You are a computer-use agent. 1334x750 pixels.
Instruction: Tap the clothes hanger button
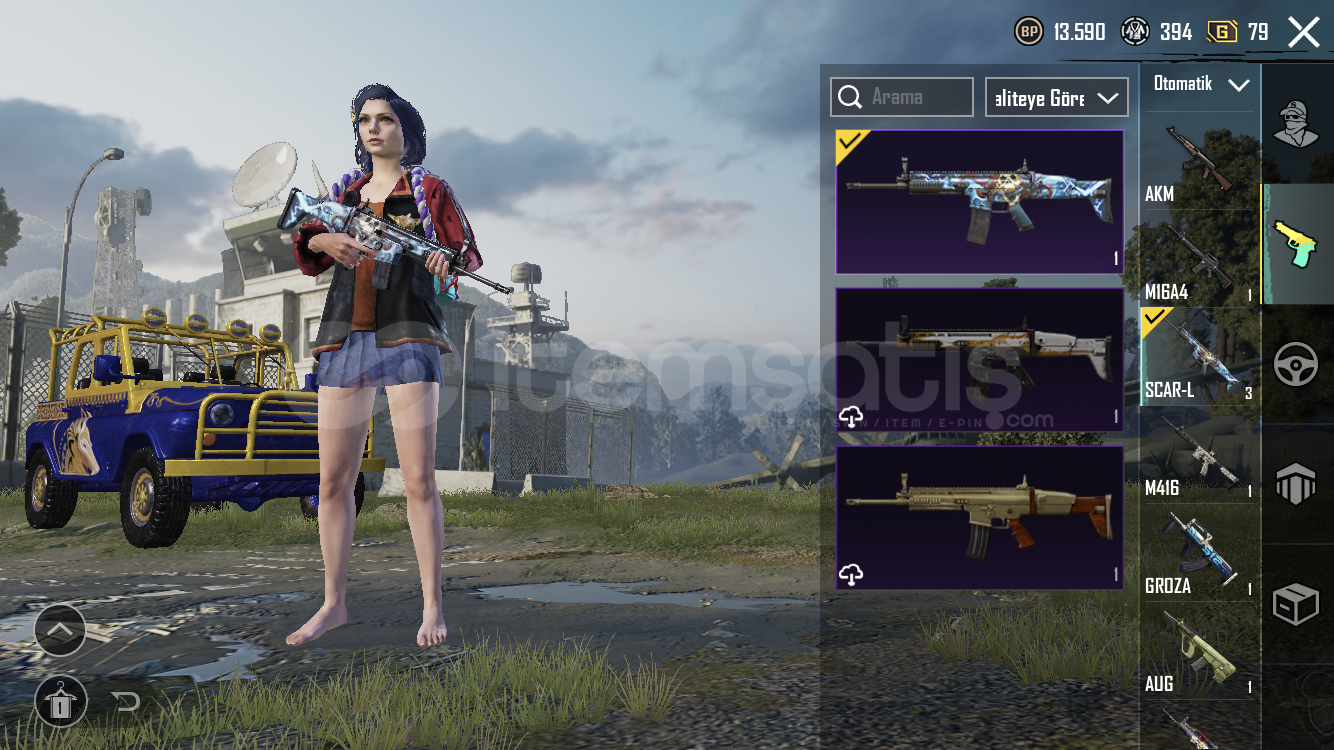(x=60, y=701)
